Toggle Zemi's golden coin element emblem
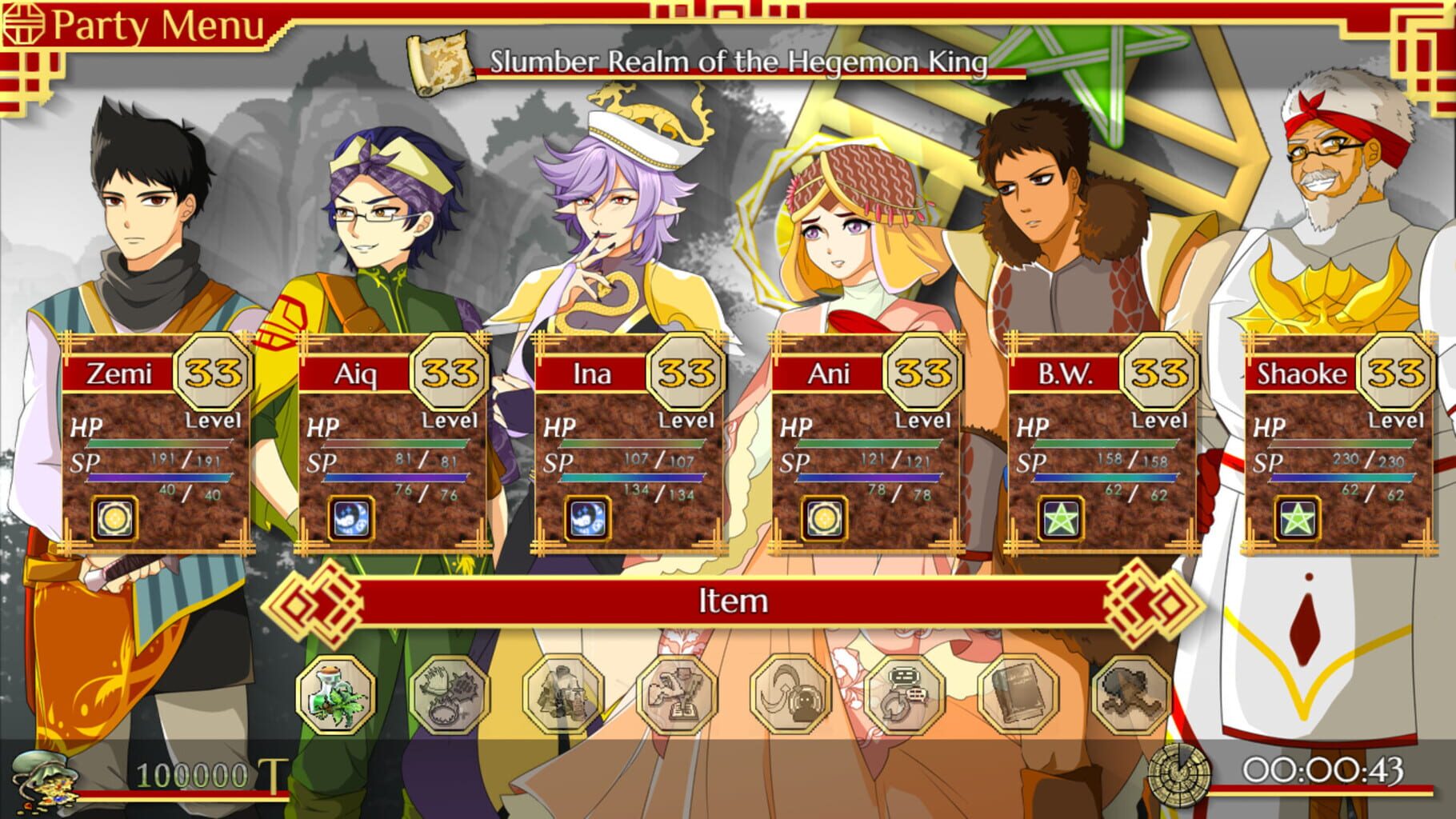Image resolution: width=1456 pixels, height=819 pixels. (114, 518)
